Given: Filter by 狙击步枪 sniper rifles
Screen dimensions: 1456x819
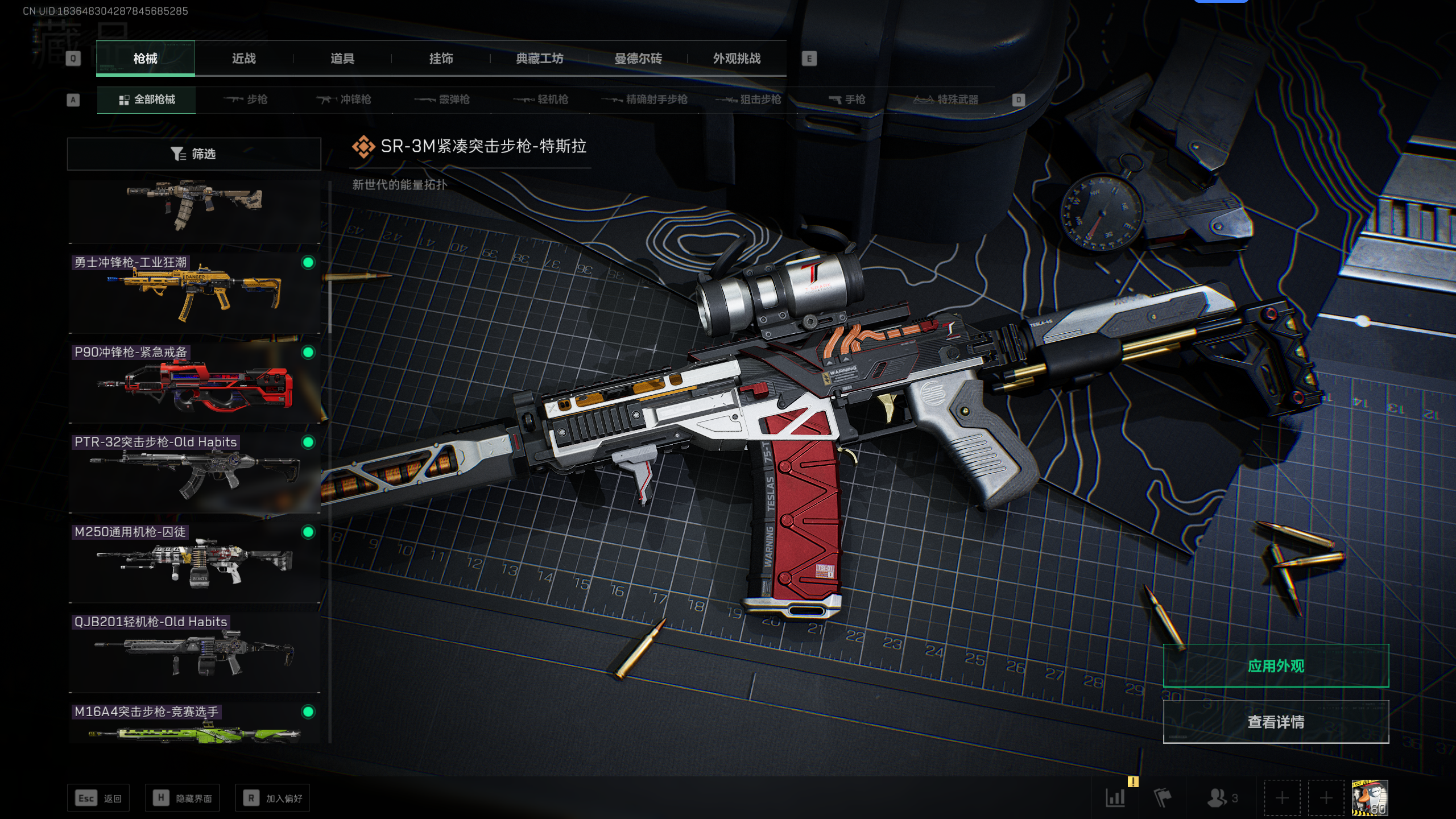Looking at the screenshot, I should point(748,100).
